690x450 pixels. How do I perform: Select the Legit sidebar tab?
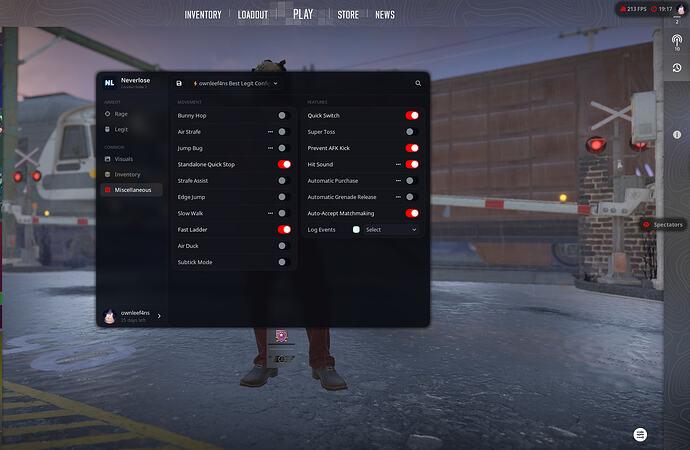121,129
